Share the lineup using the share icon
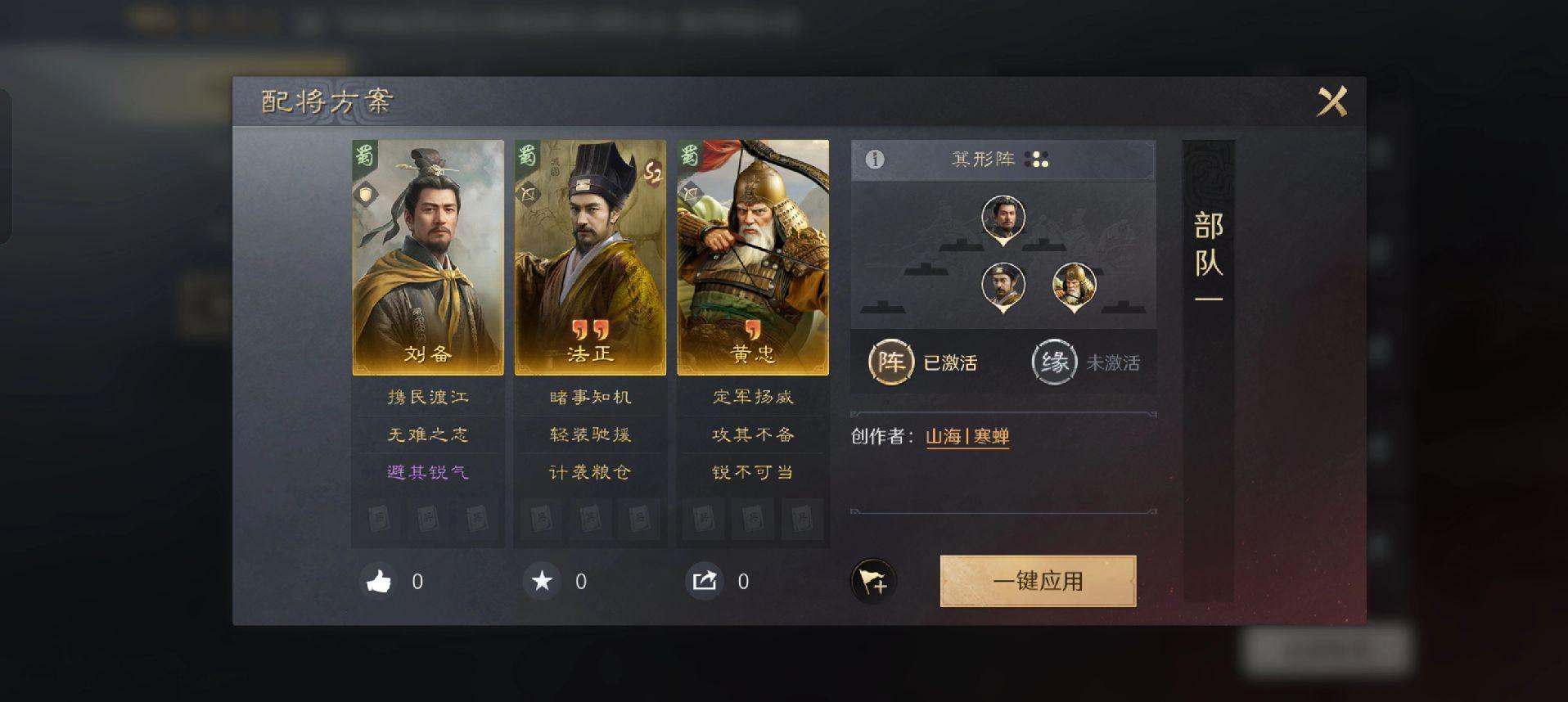 (705, 582)
